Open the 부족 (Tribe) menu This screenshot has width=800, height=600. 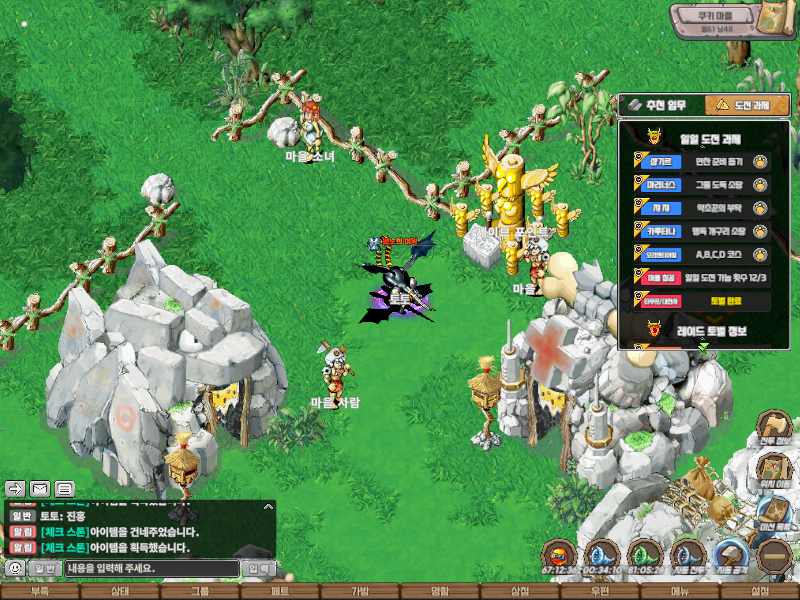[x=40, y=592]
